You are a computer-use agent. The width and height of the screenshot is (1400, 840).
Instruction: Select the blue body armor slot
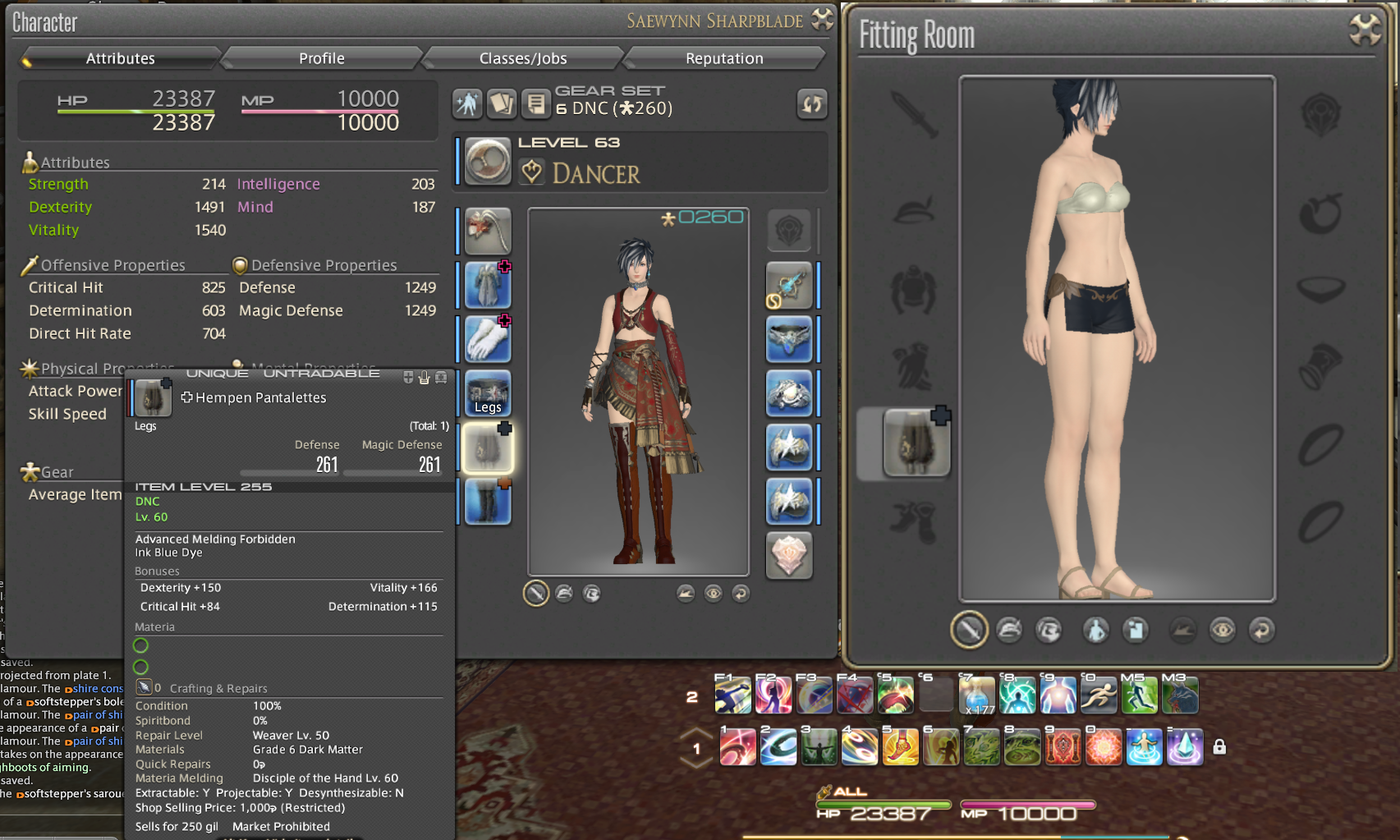488,285
